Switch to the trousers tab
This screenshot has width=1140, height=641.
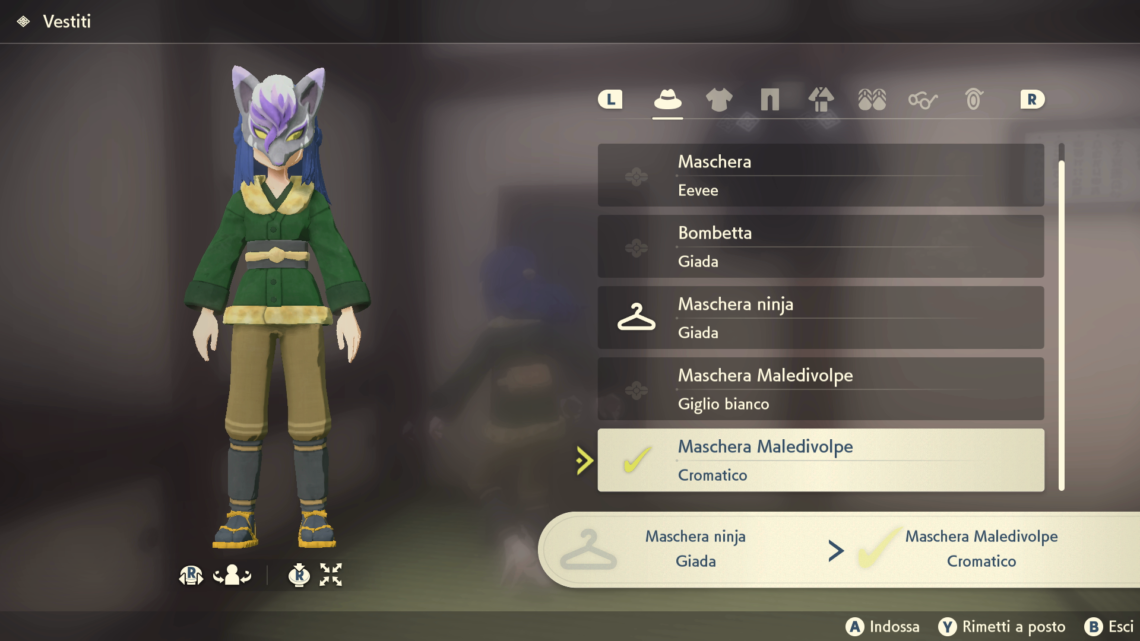[769, 99]
